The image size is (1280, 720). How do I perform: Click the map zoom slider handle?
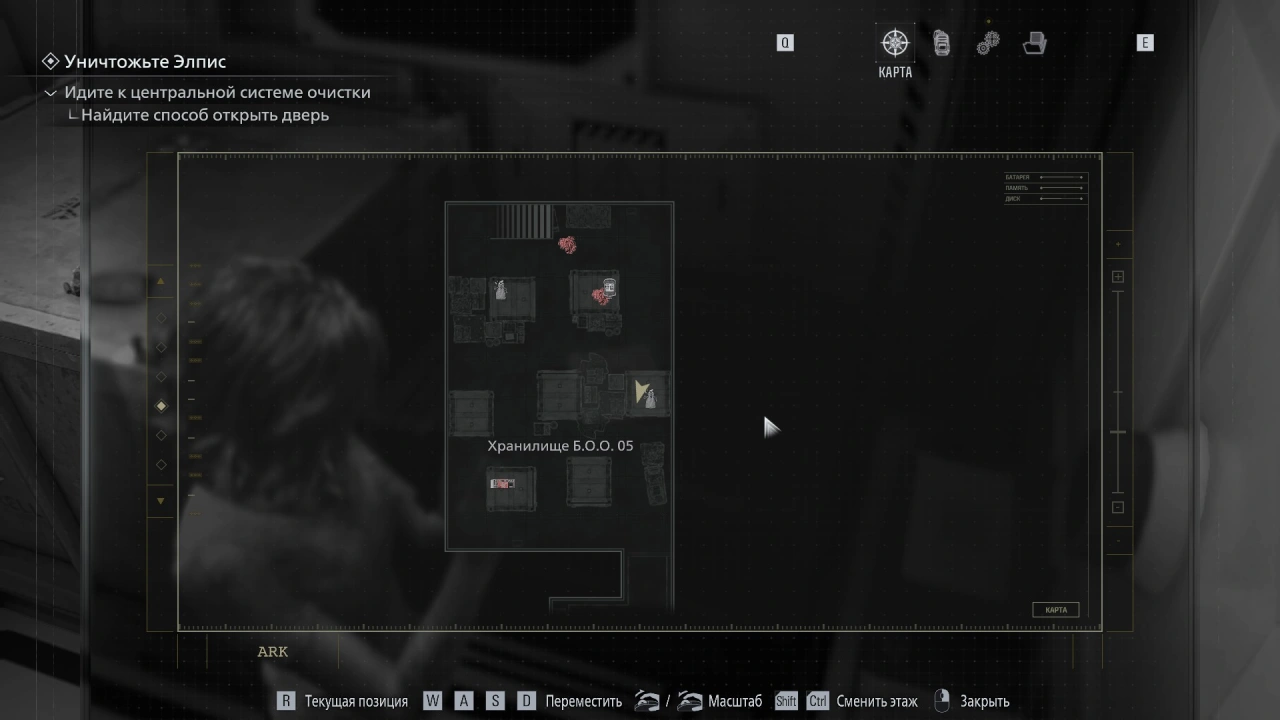(x=1118, y=432)
